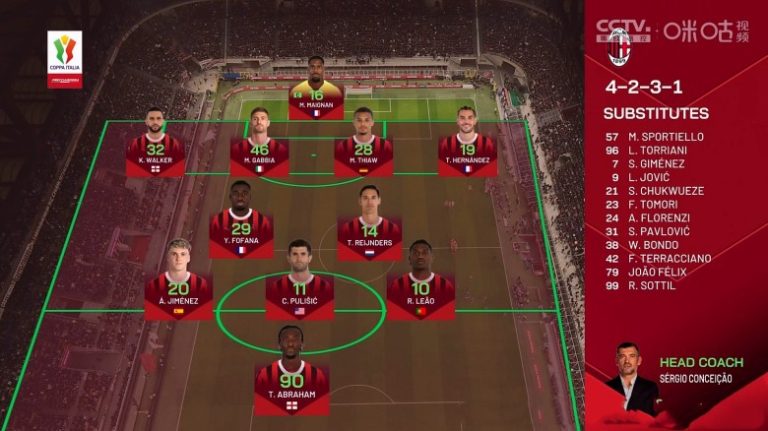Select substitute M. Sportiello in the list
The width and height of the screenshot is (768, 431).
click(666, 136)
